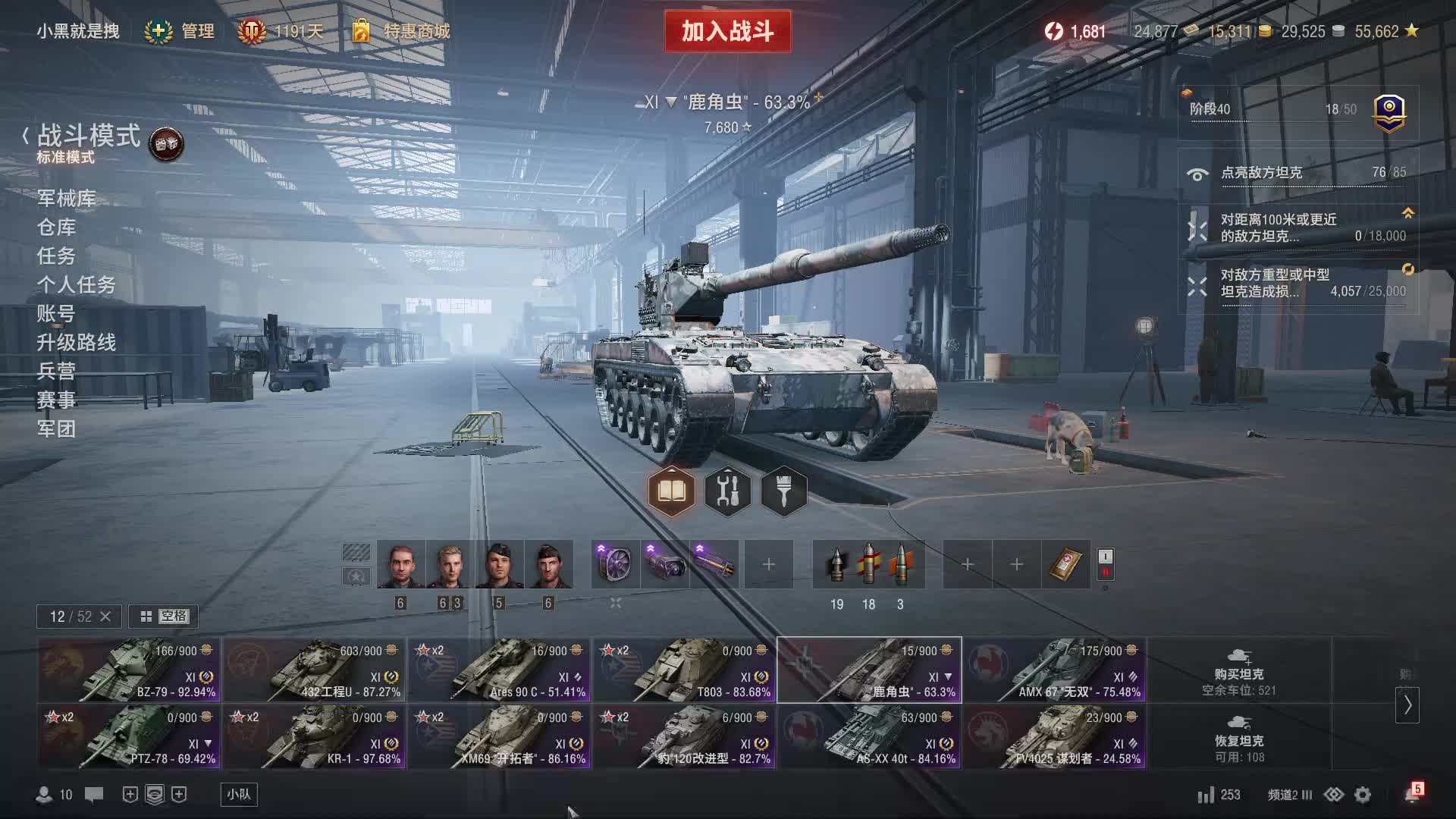
Task: Open the 升级路线 tech tree
Action: 76,343
